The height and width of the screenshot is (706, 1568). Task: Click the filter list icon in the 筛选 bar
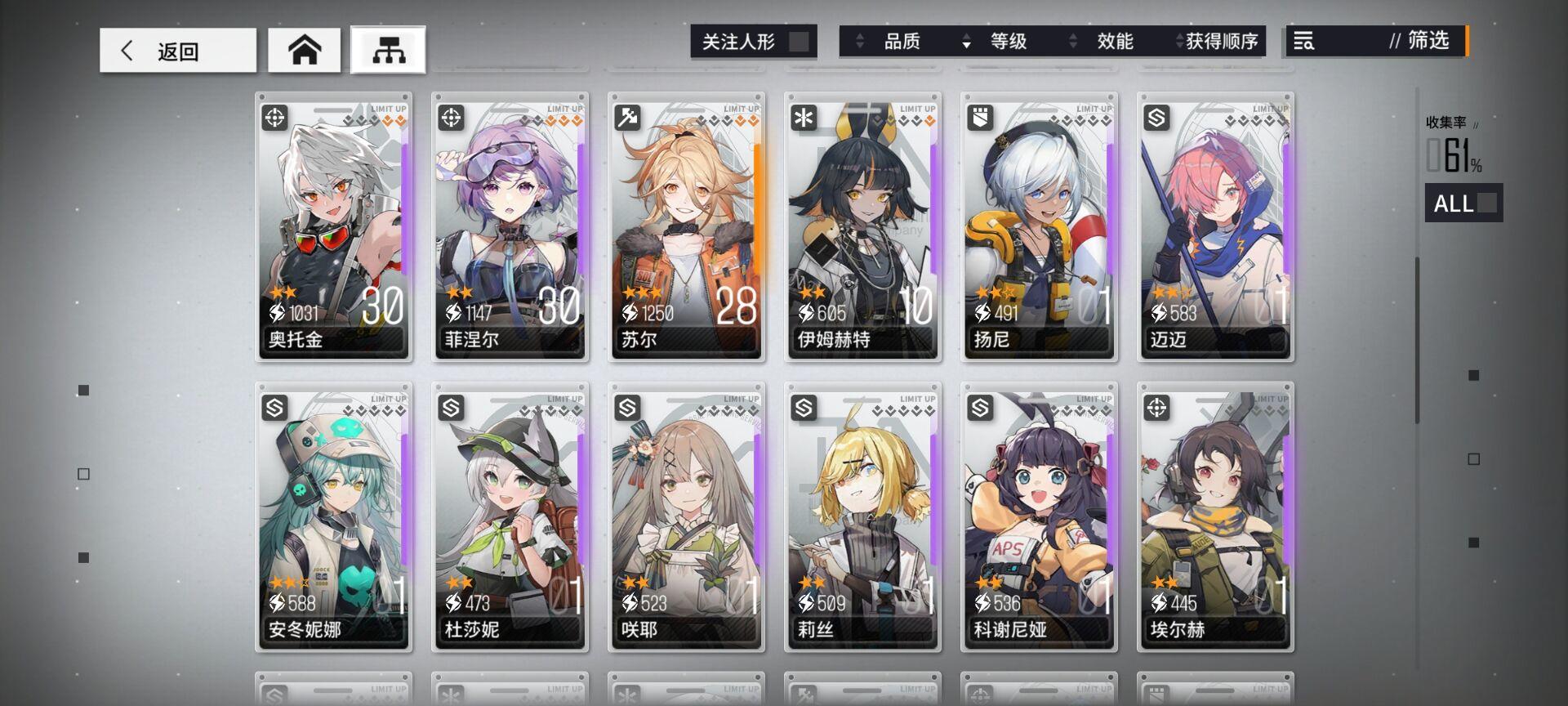coord(1304,42)
